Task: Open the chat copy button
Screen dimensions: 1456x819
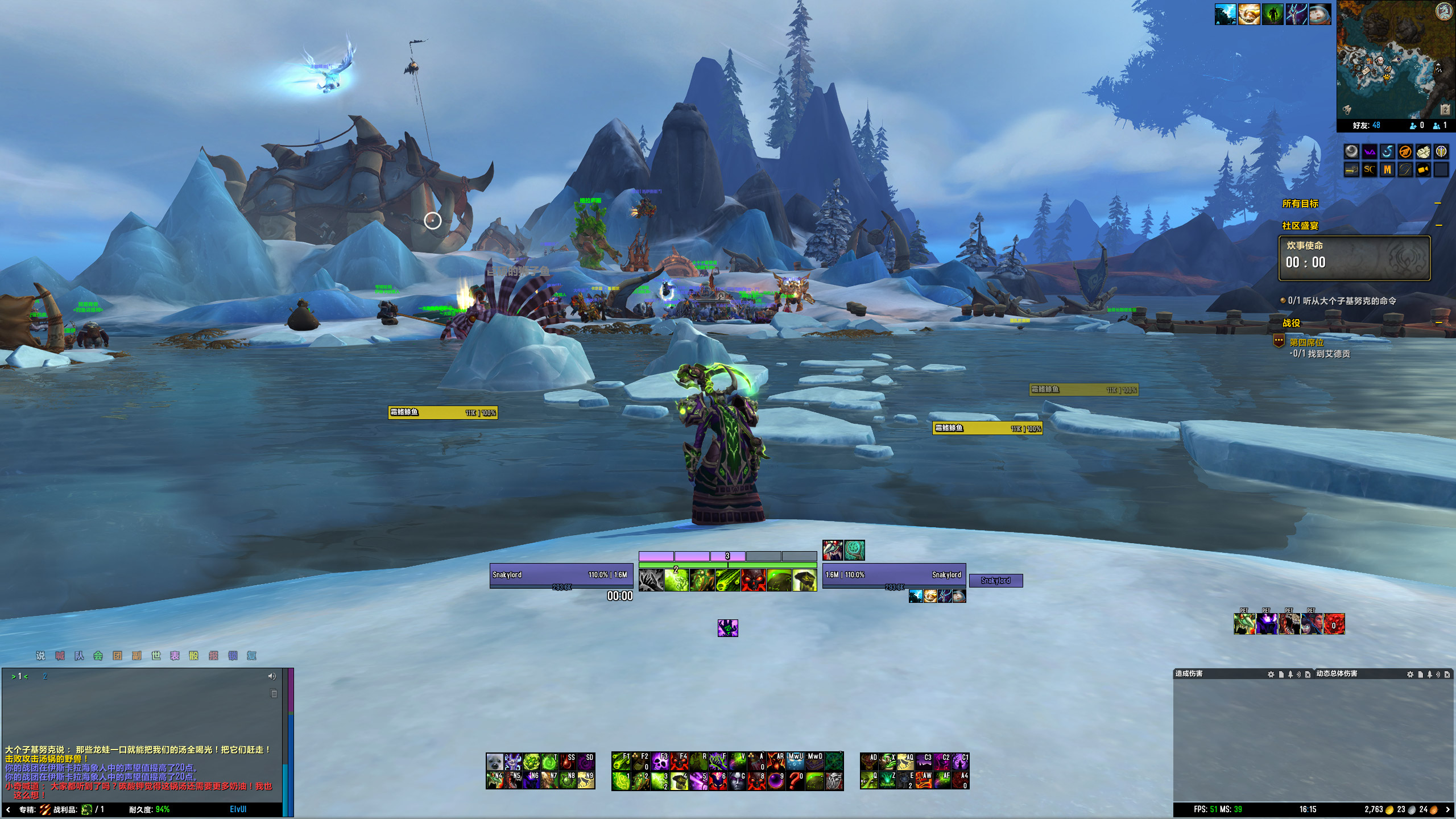Action: (x=274, y=693)
